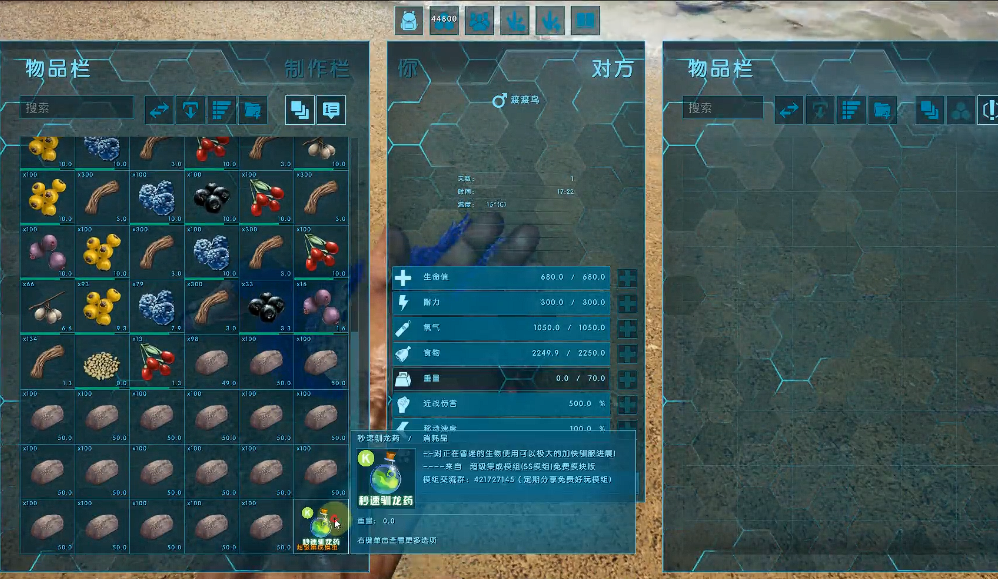Raise the 氧气 oxygen stat

pyautogui.click(x=627, y=329)
